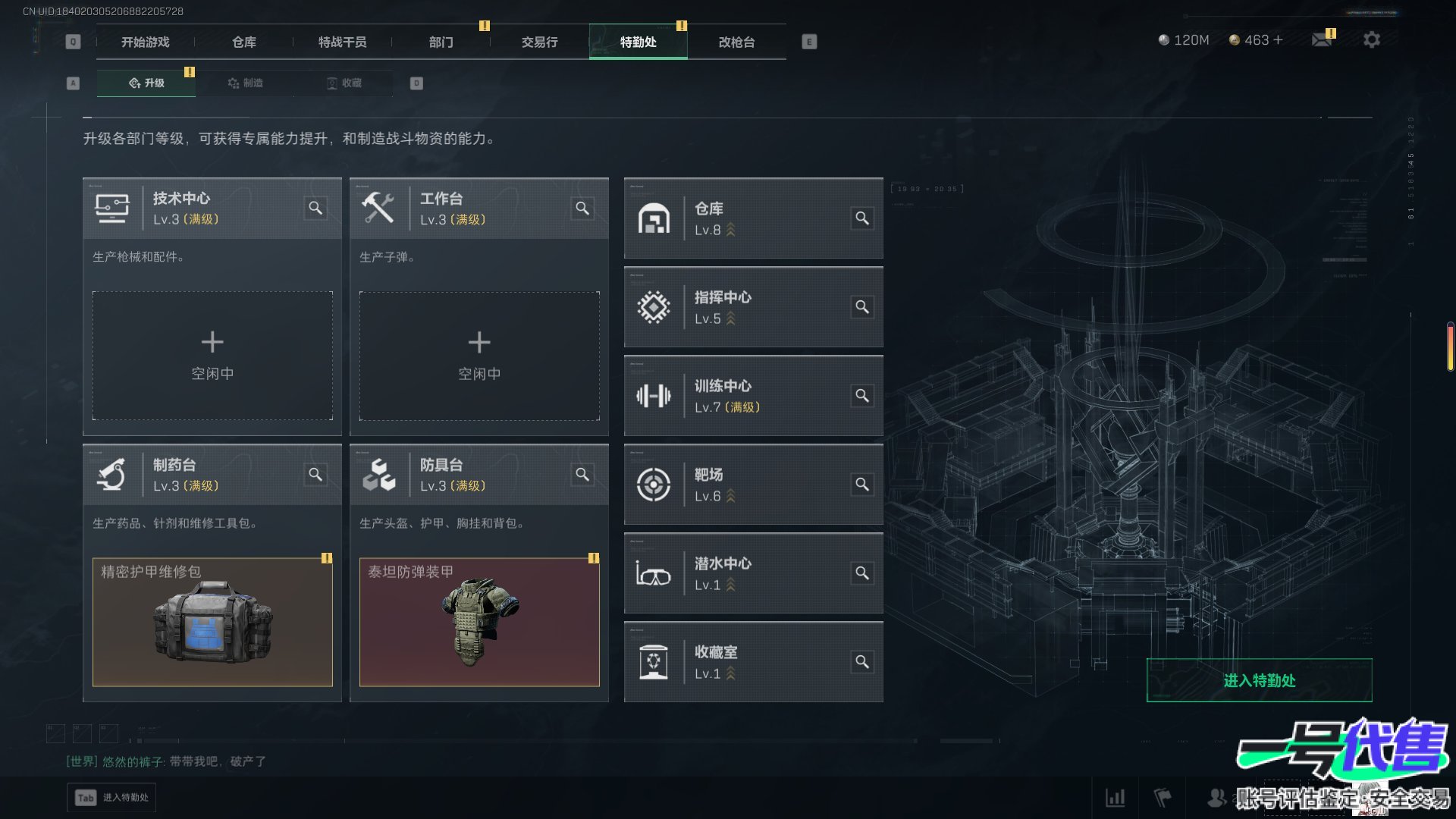
Task: Select the 改枪台 tab
Action: [x=736, y=42]
